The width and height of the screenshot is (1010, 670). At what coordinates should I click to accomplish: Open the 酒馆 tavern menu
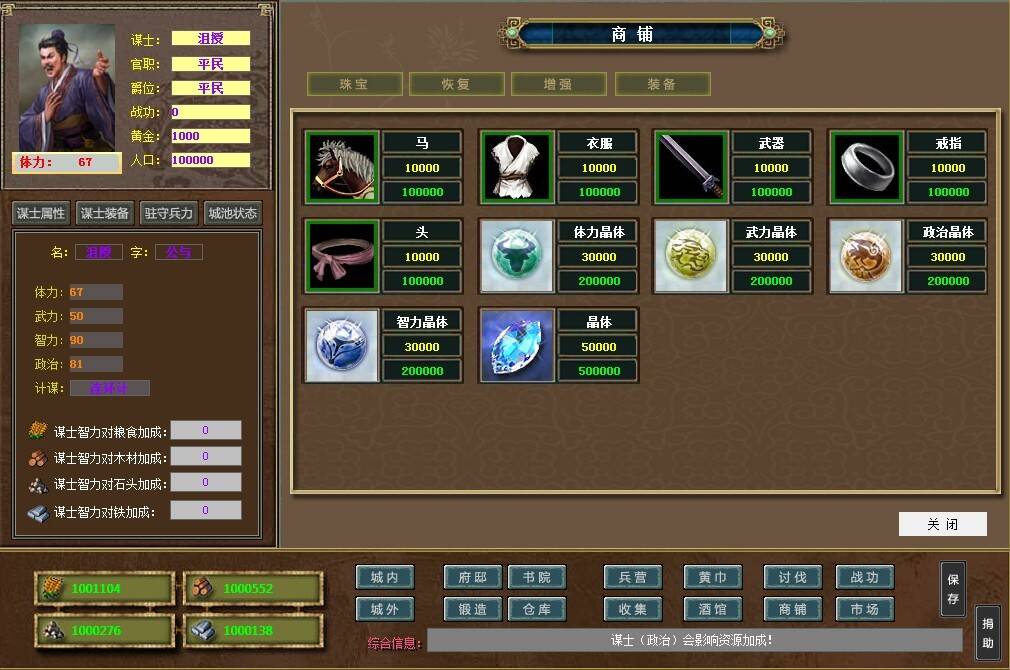(x=713, y=609)
